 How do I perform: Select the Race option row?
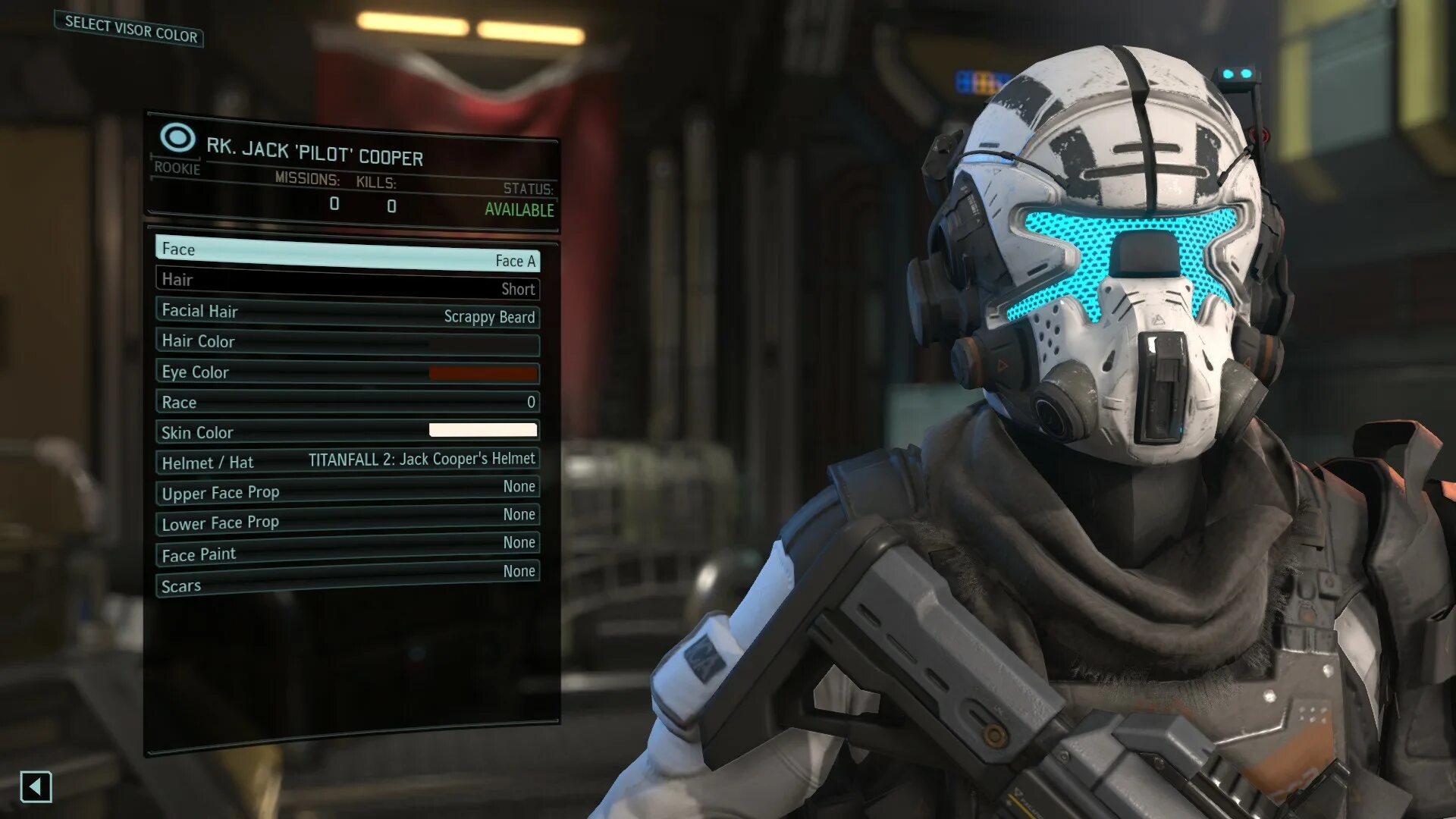tap(347, 402)
